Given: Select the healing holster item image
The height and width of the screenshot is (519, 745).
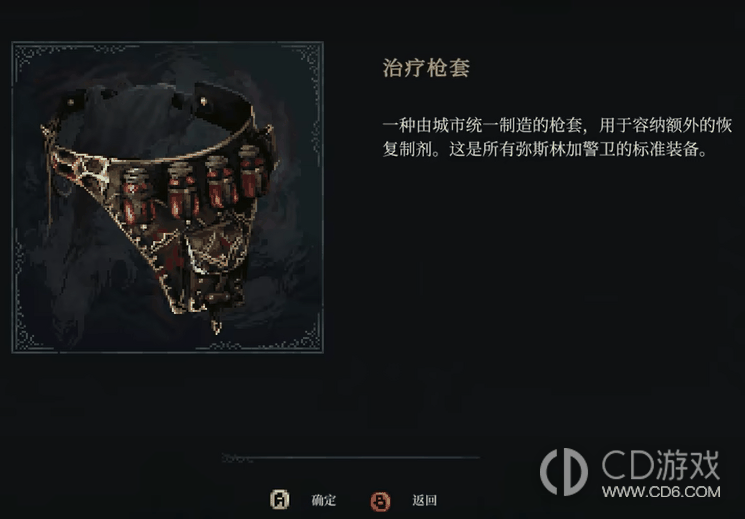Looking at the screenshot, I should [x=167, y=197].
